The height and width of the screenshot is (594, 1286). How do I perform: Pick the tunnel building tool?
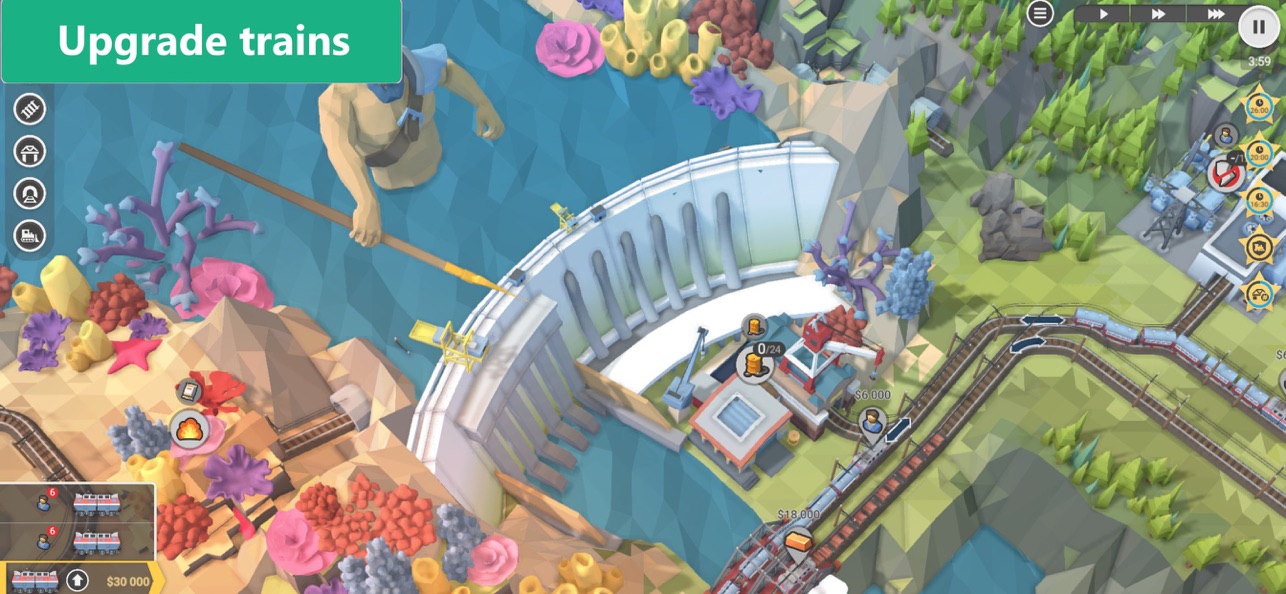30,193
